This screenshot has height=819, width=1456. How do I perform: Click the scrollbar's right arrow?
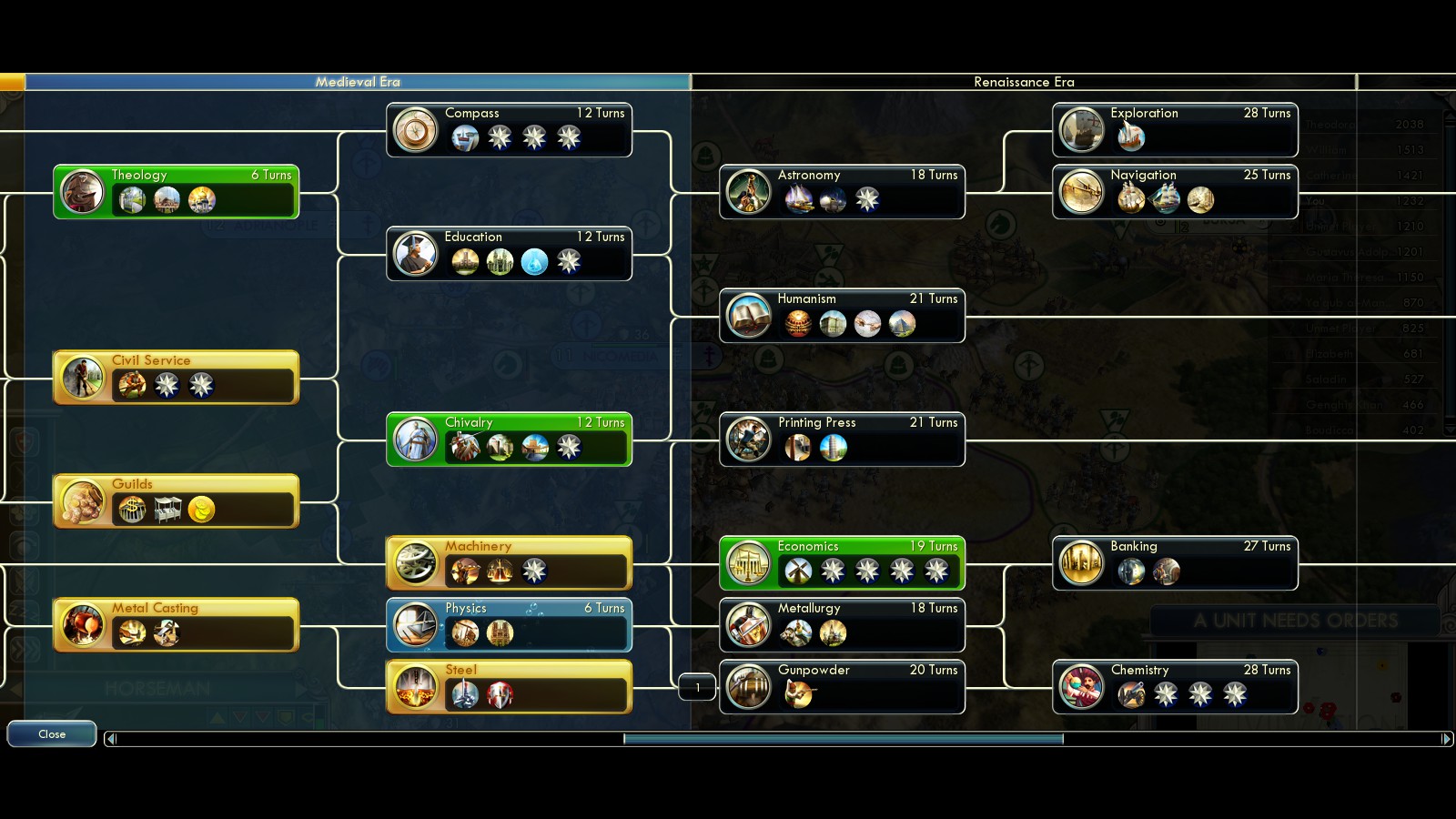click(x=1446, y=739)
